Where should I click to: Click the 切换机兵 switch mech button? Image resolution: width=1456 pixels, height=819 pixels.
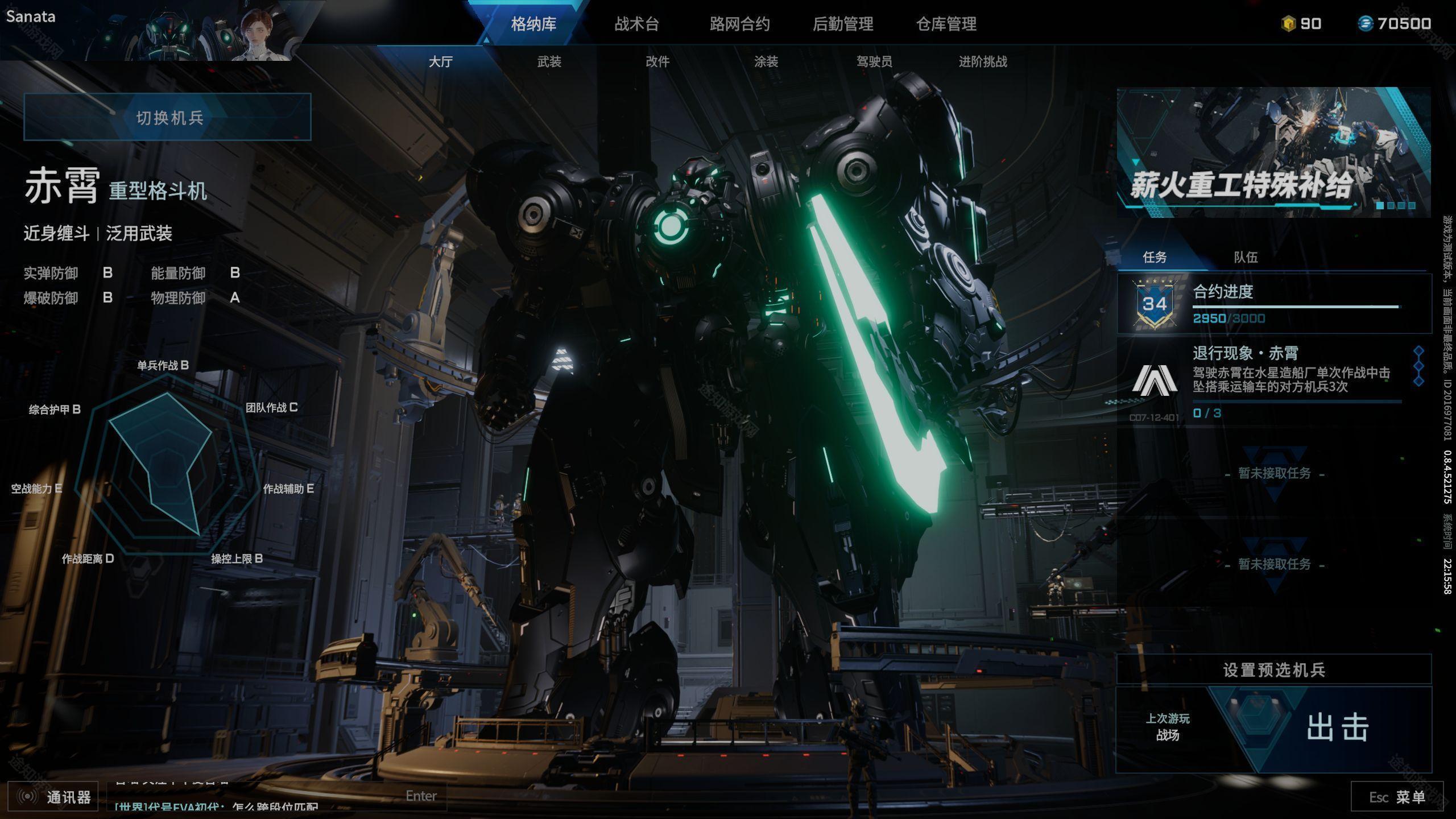coord(168,117)
